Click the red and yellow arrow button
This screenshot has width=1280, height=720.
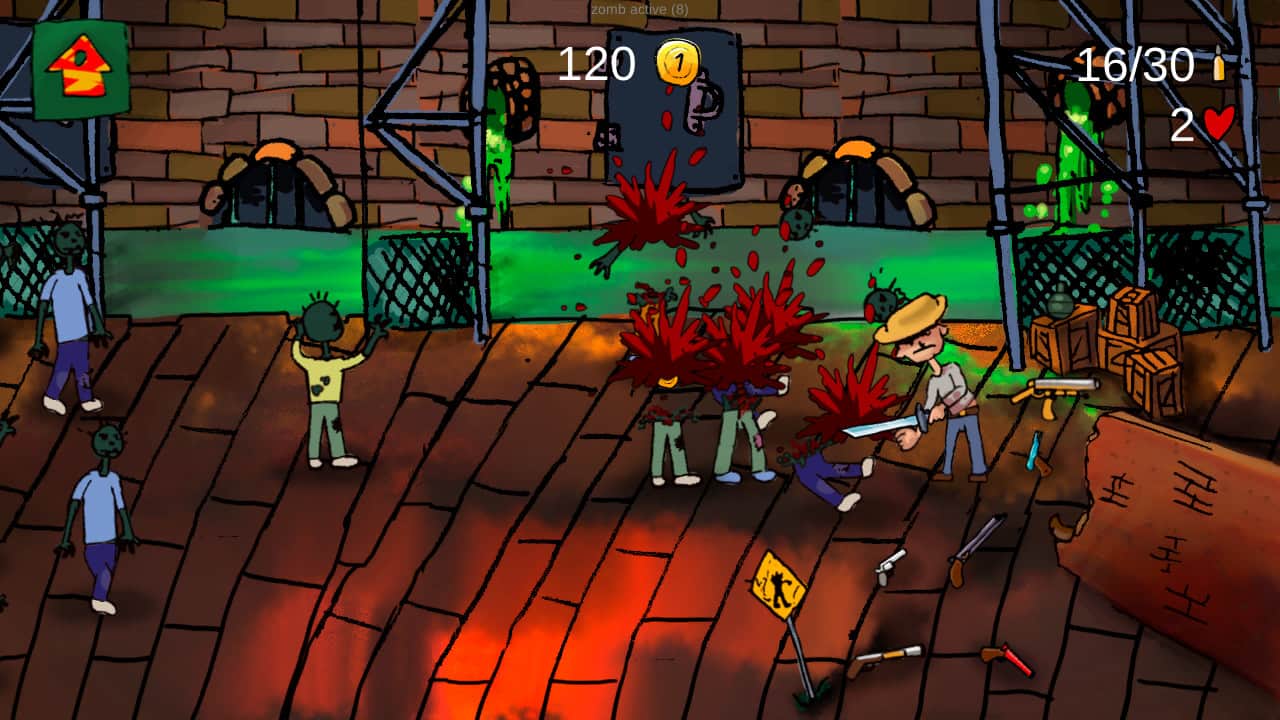point(80,68)
